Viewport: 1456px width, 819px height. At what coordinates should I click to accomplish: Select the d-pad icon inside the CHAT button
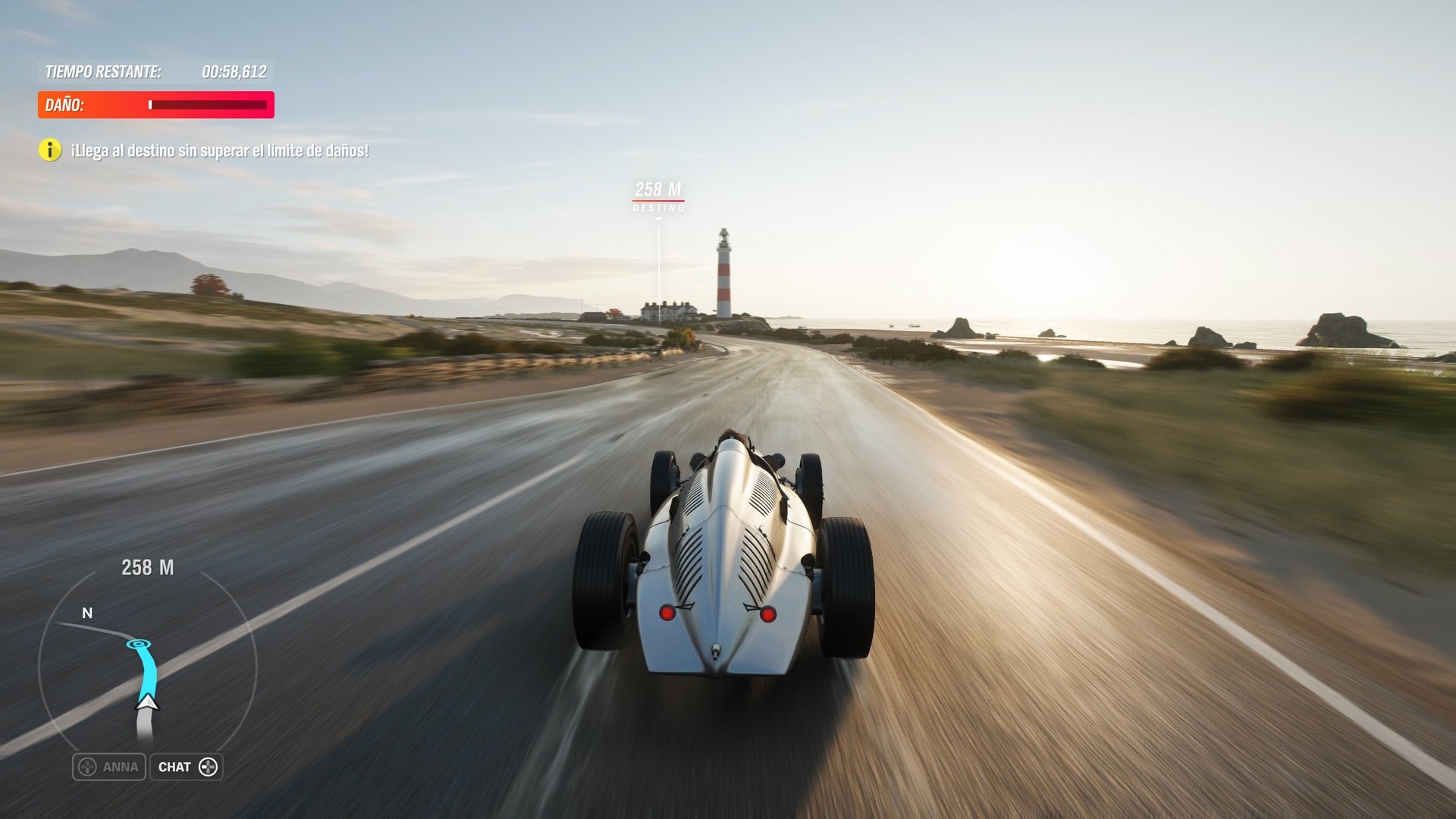[x=209, y=767]
